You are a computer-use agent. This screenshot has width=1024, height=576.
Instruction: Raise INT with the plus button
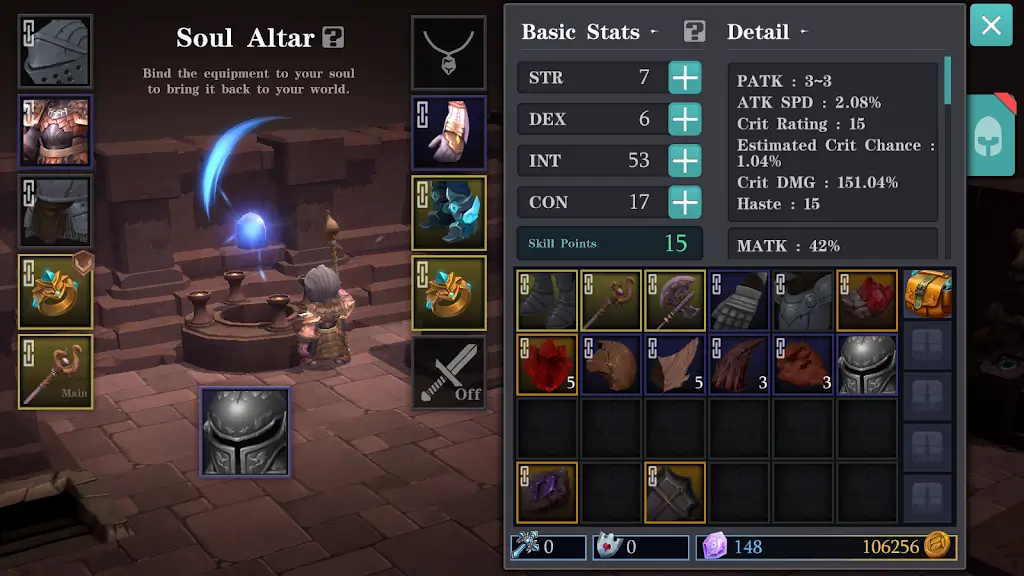pyautogui.click(x=685, y=161)
